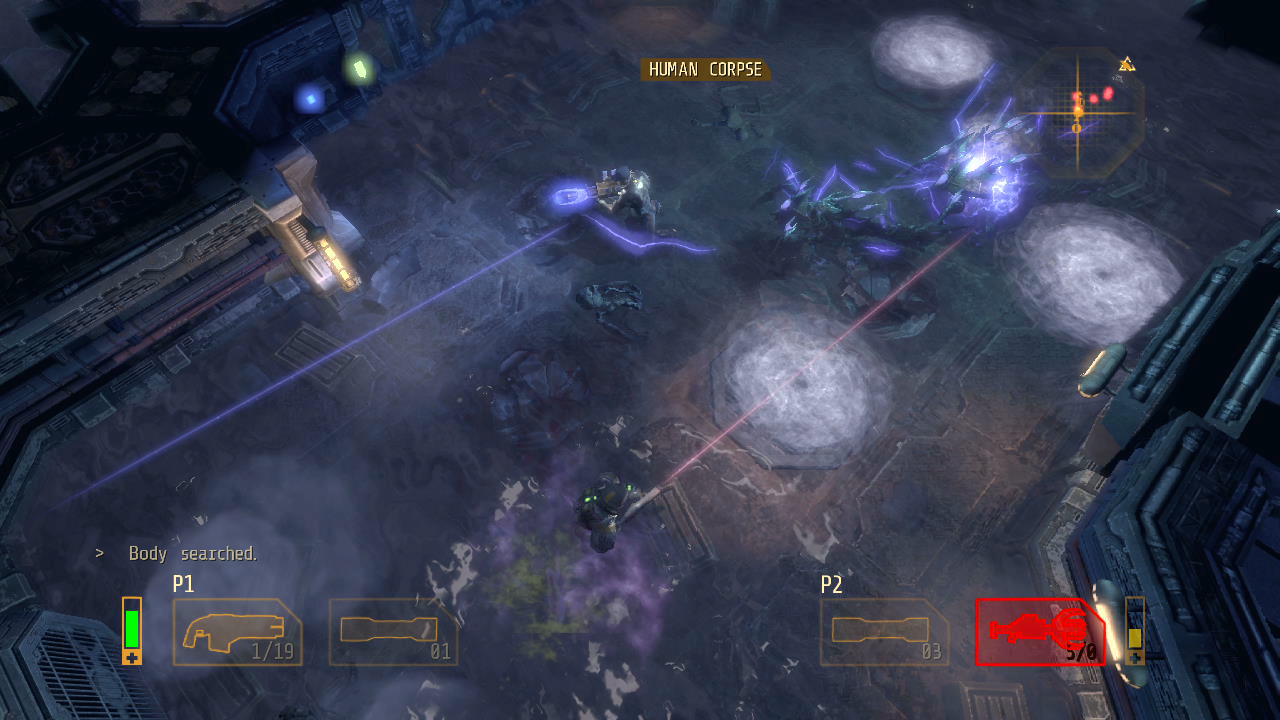The image size is (1280, 720).
Task: Select P1's orange weapon slot
Action: pyautogui.click(x=237, y=632)
